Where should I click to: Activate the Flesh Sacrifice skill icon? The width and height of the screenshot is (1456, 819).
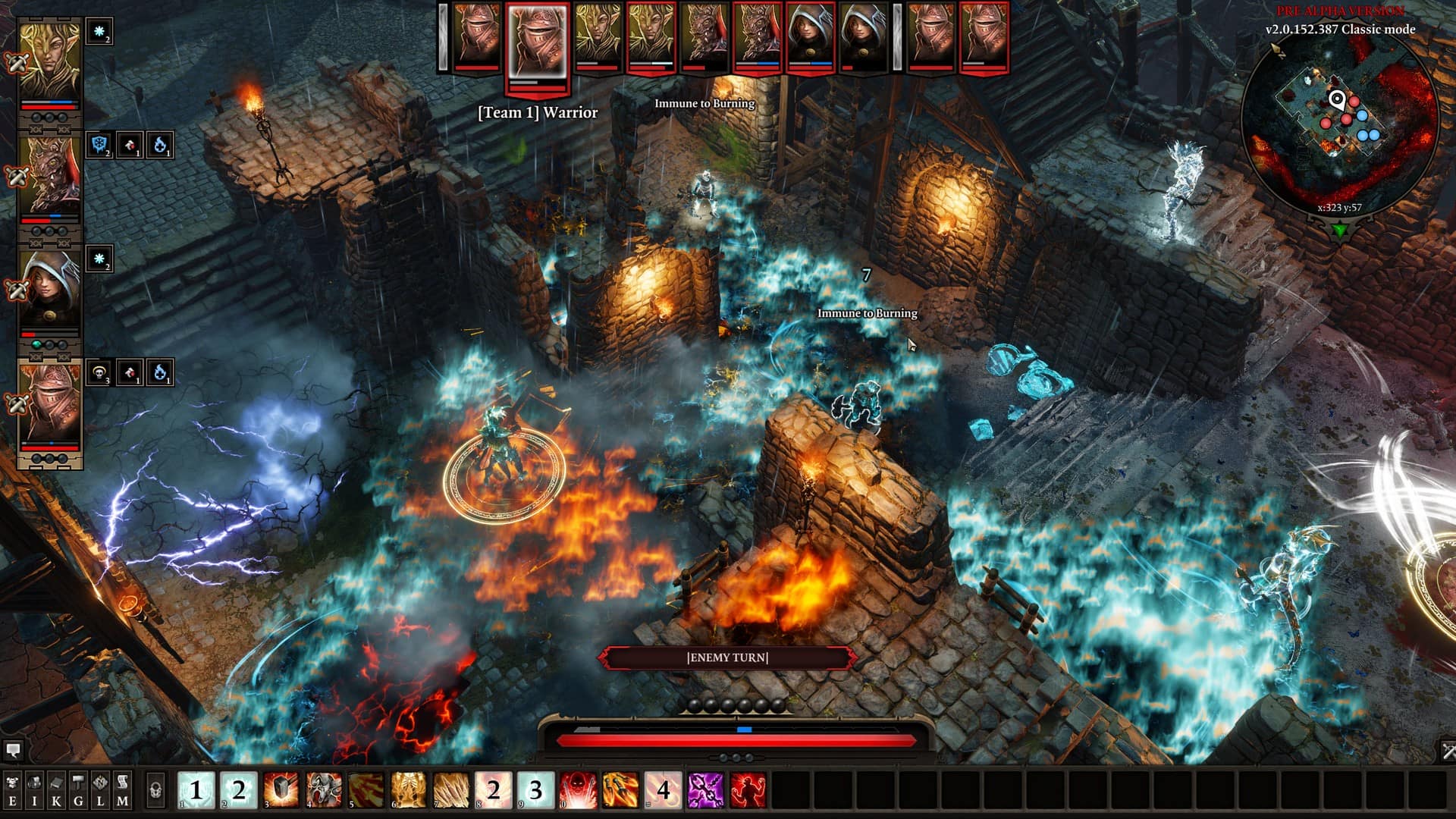(x=747, y=789)
